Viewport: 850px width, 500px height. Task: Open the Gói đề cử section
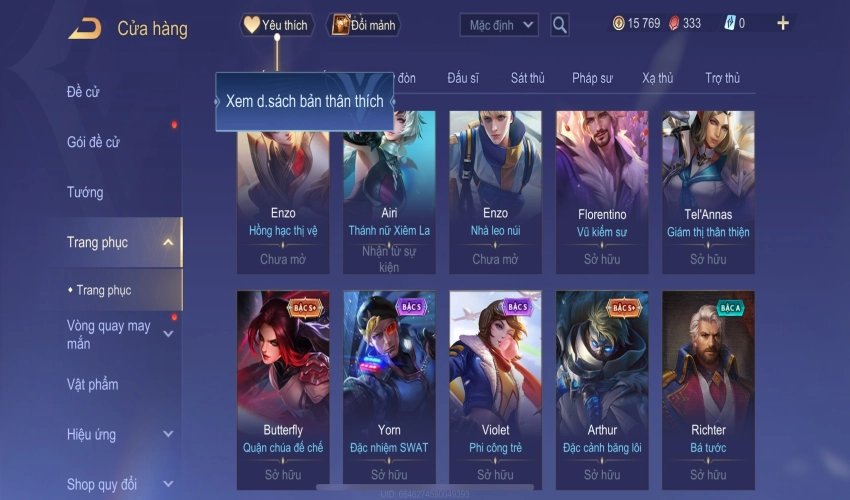[93, 142]
